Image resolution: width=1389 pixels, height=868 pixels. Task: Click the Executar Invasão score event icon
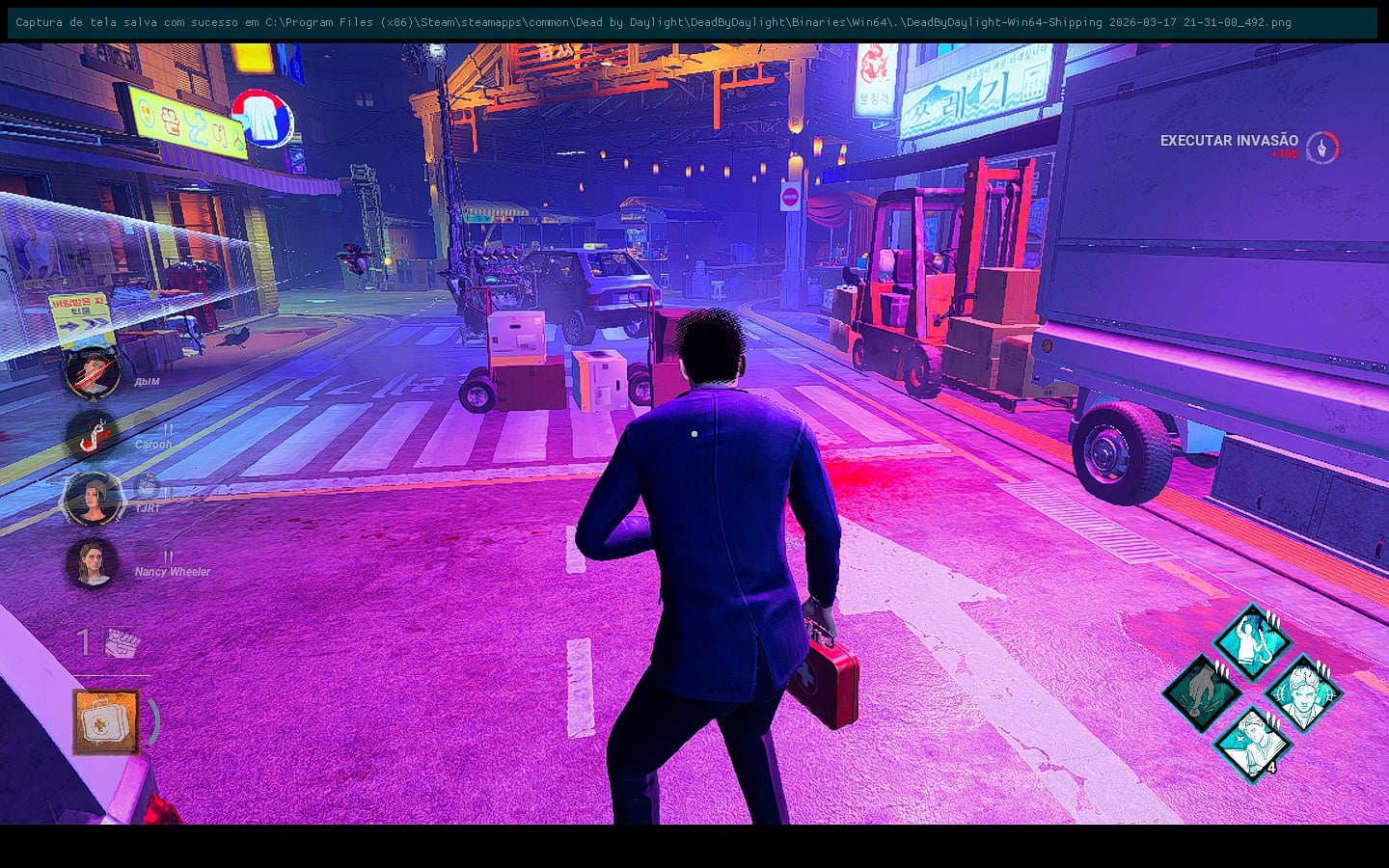coord(1321,147)
